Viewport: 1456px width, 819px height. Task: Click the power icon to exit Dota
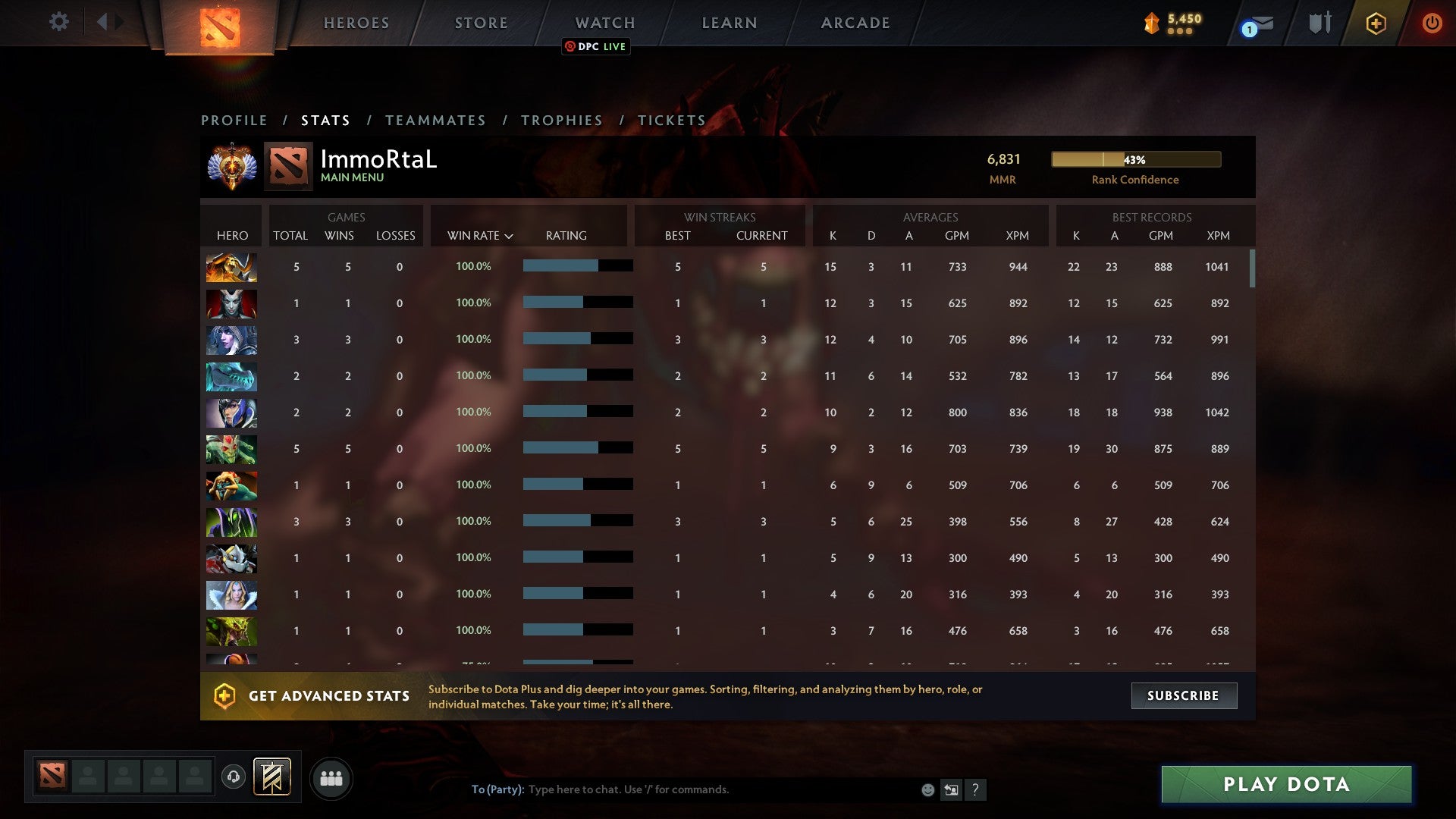pyautogui.click(x=1432, y=23)
